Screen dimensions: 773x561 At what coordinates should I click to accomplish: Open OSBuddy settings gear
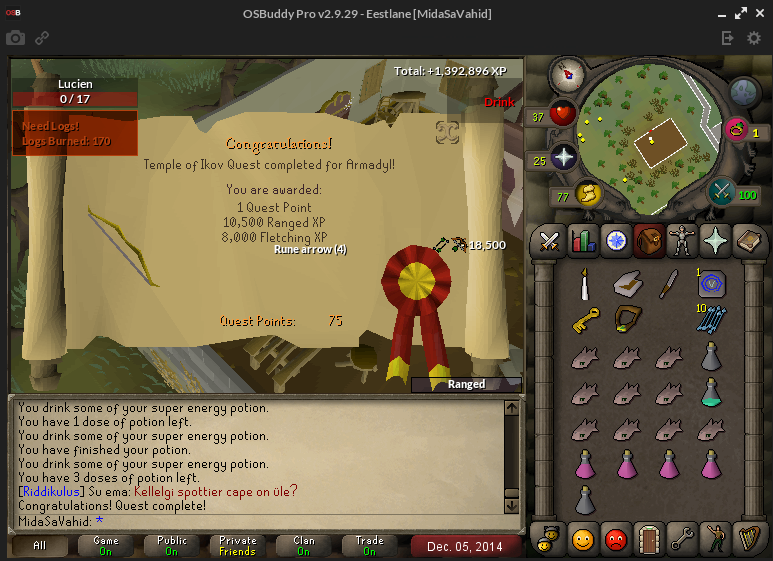pos(754,38)
